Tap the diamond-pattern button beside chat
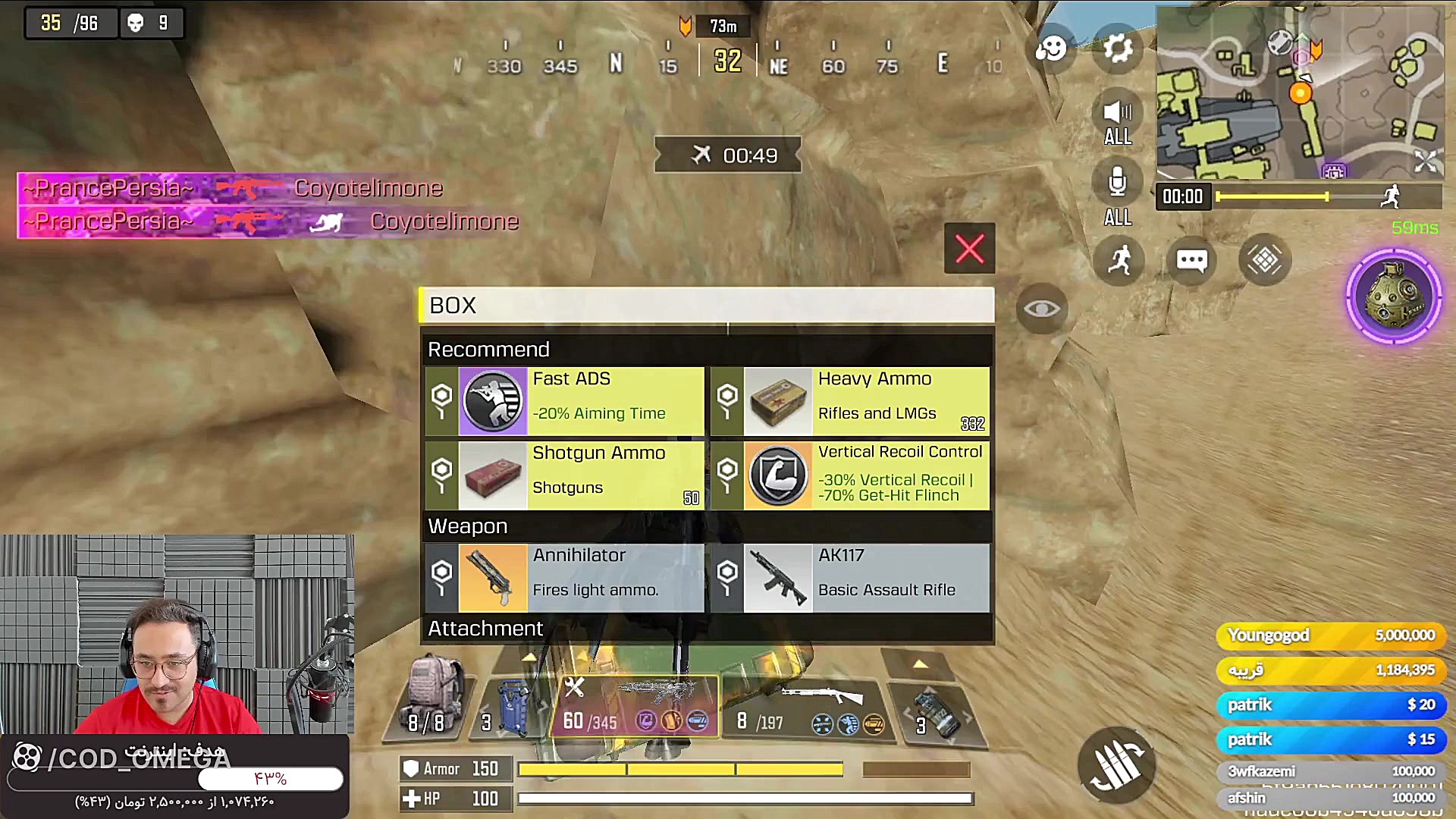Image resolution: width=1456 pixels, height=819 pixels. click(x=1264, y=261)
